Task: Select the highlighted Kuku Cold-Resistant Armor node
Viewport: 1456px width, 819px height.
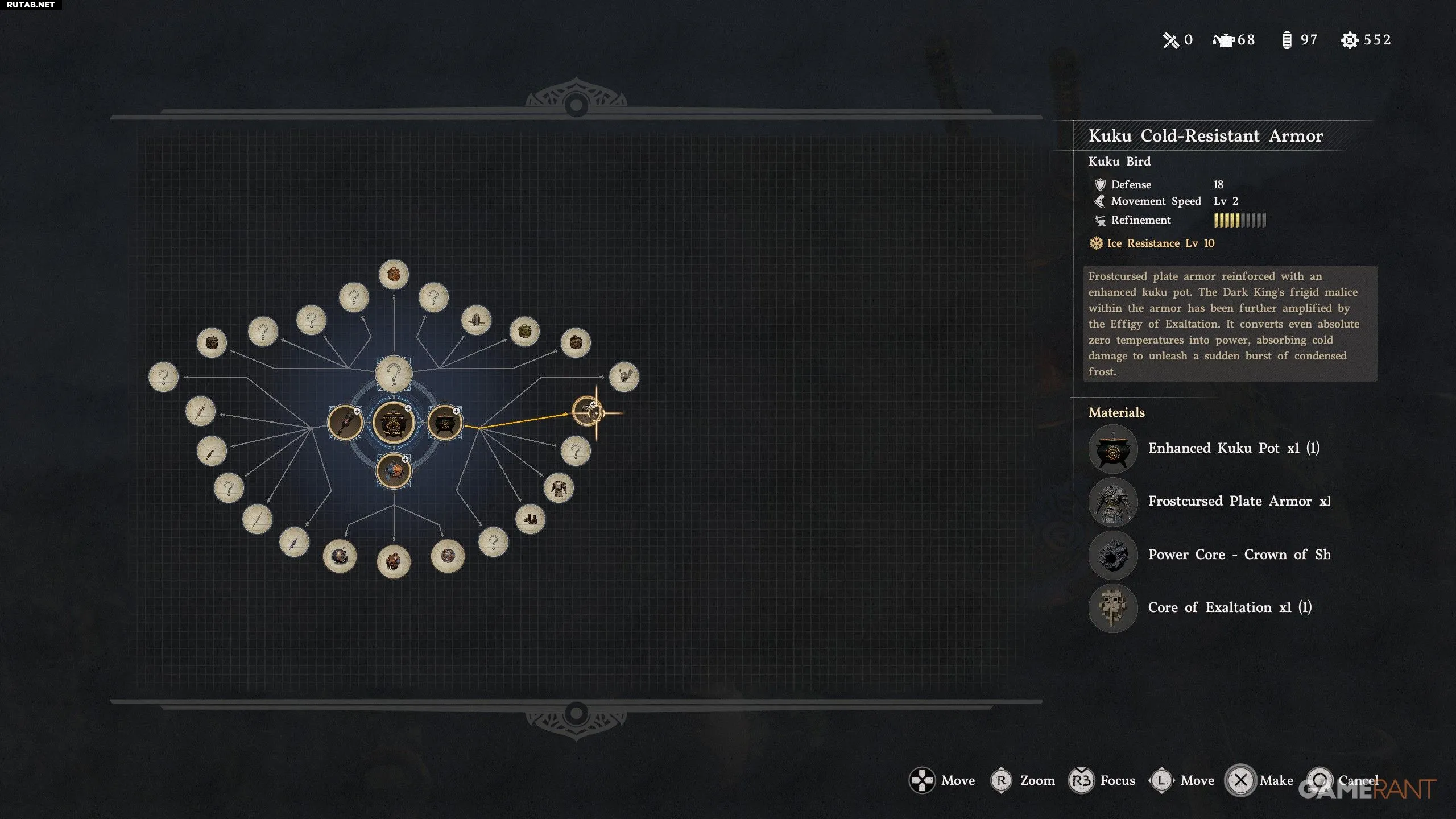Action: tap(586, 411)
